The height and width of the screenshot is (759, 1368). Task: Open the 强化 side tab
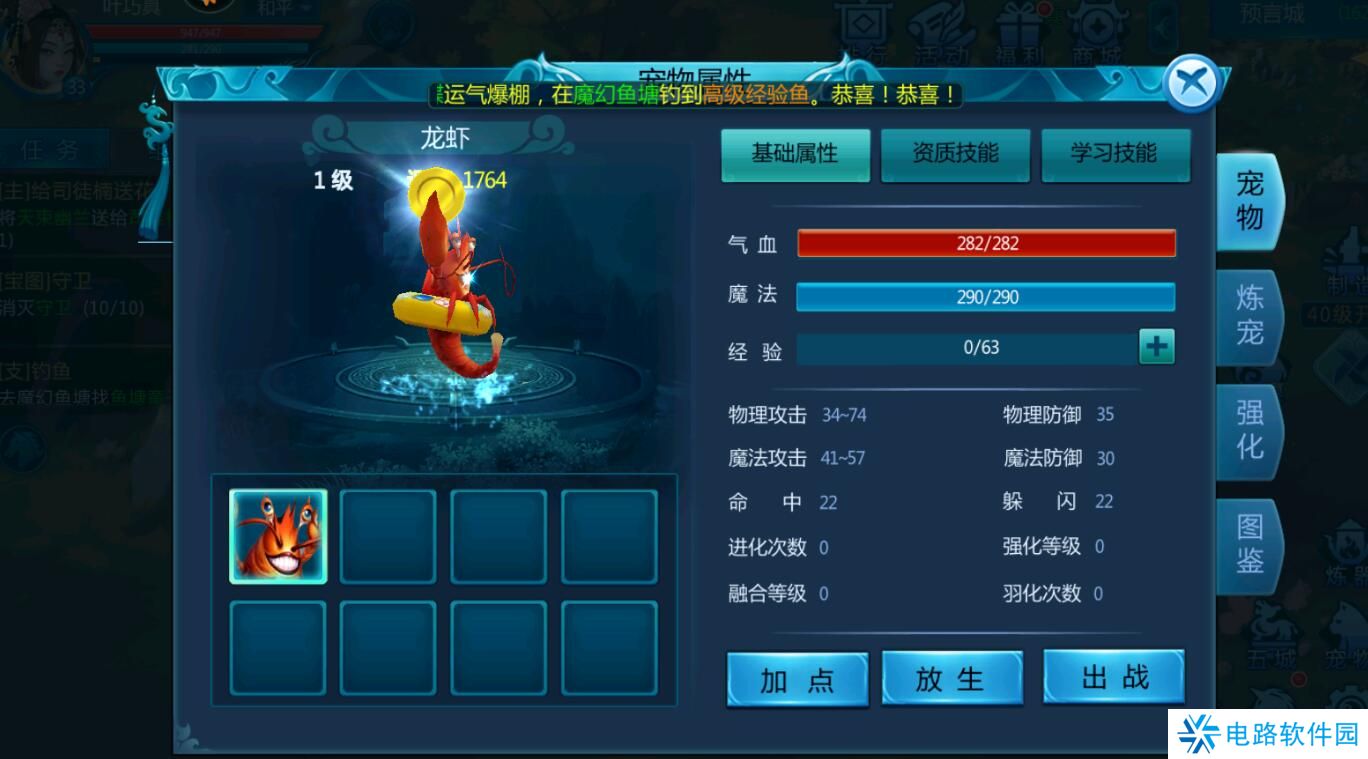pos(1248,431)
